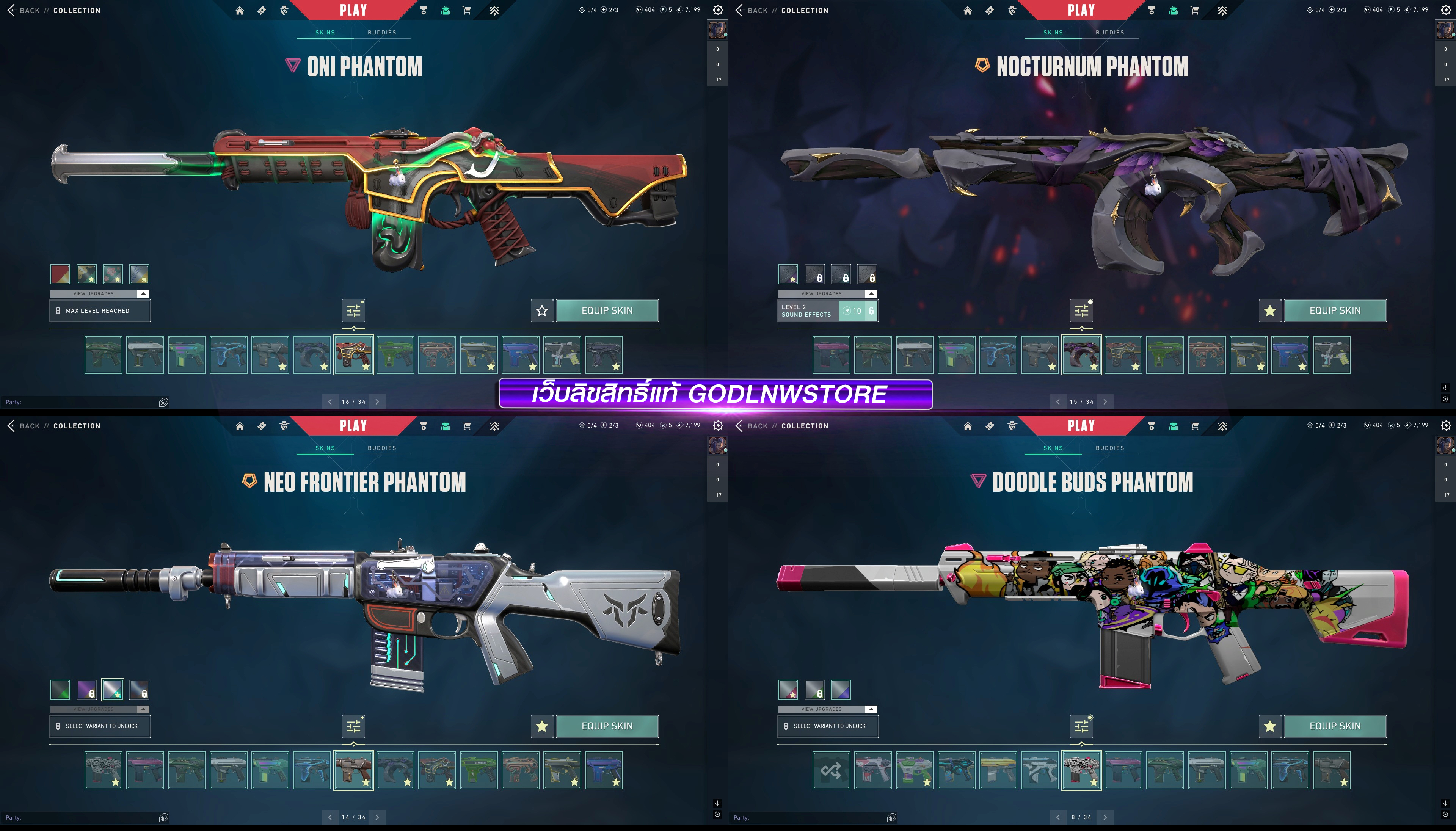Equip the Neo Frontier Phantom skin
Image resolution: width=1456 pixels, height=831 pixels.
[607, 726]
